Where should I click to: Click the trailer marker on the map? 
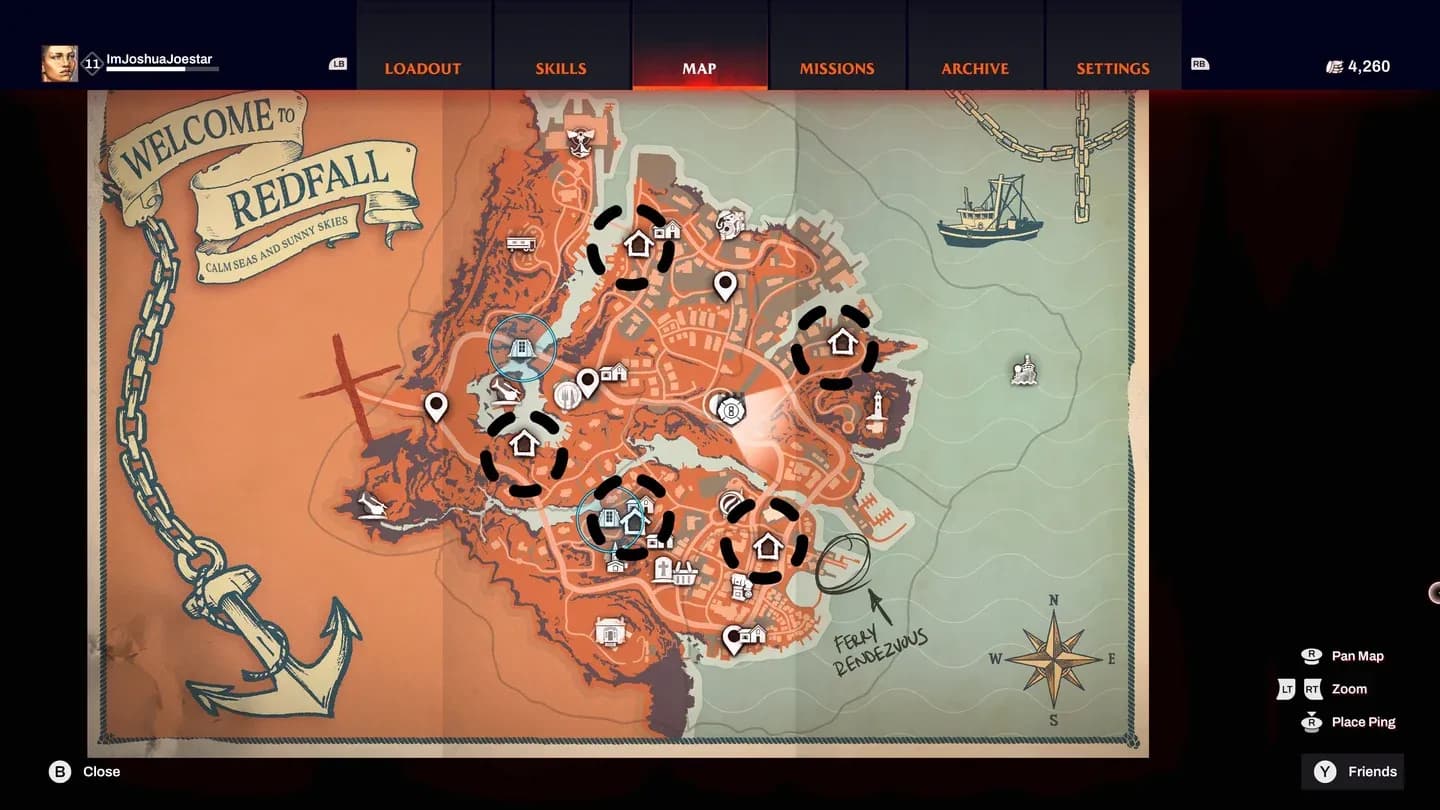coord(520,243)
